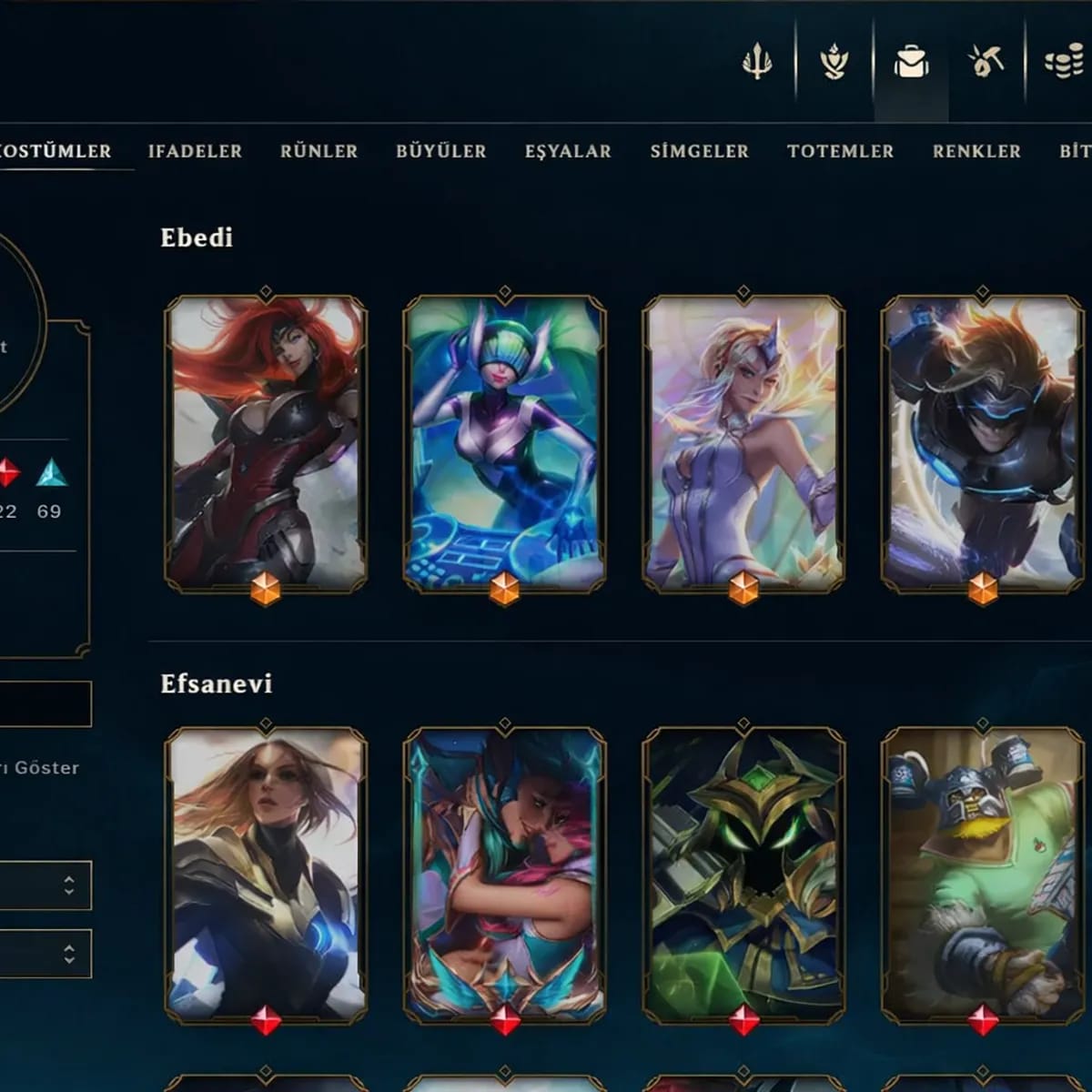
Task: Click the lotus flower icon in top bar
Action: click(834, 62)
